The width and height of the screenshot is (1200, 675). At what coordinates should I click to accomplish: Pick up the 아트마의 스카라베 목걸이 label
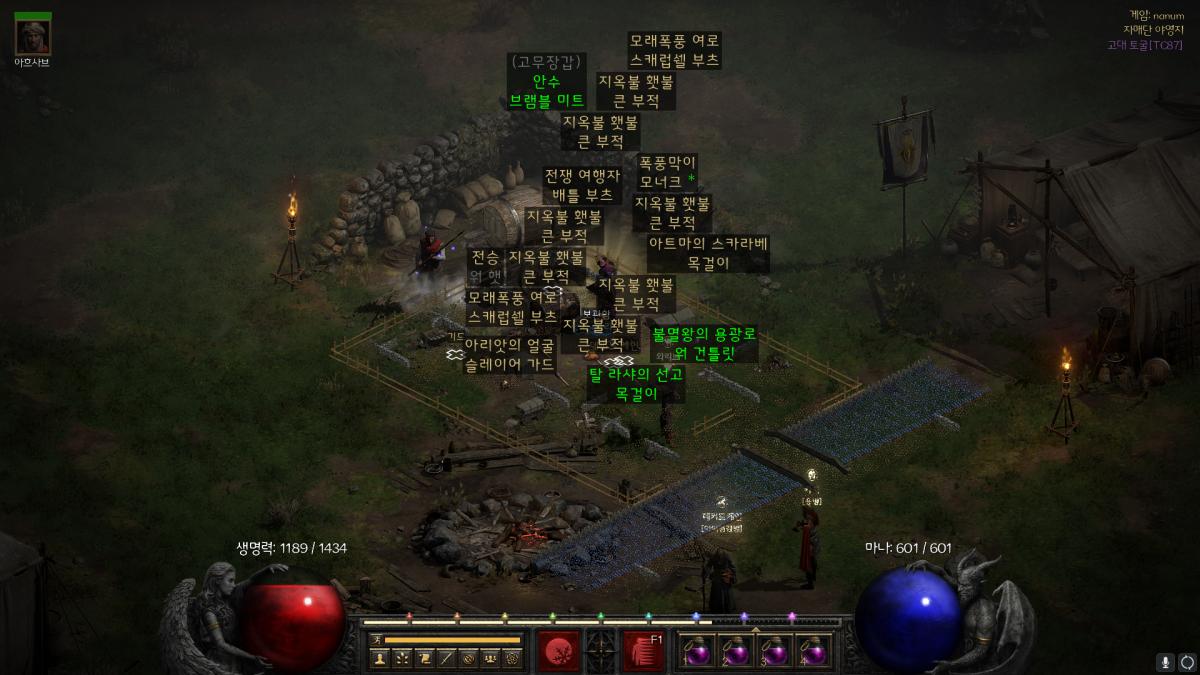pyautogui.click(x=708, y=254)
